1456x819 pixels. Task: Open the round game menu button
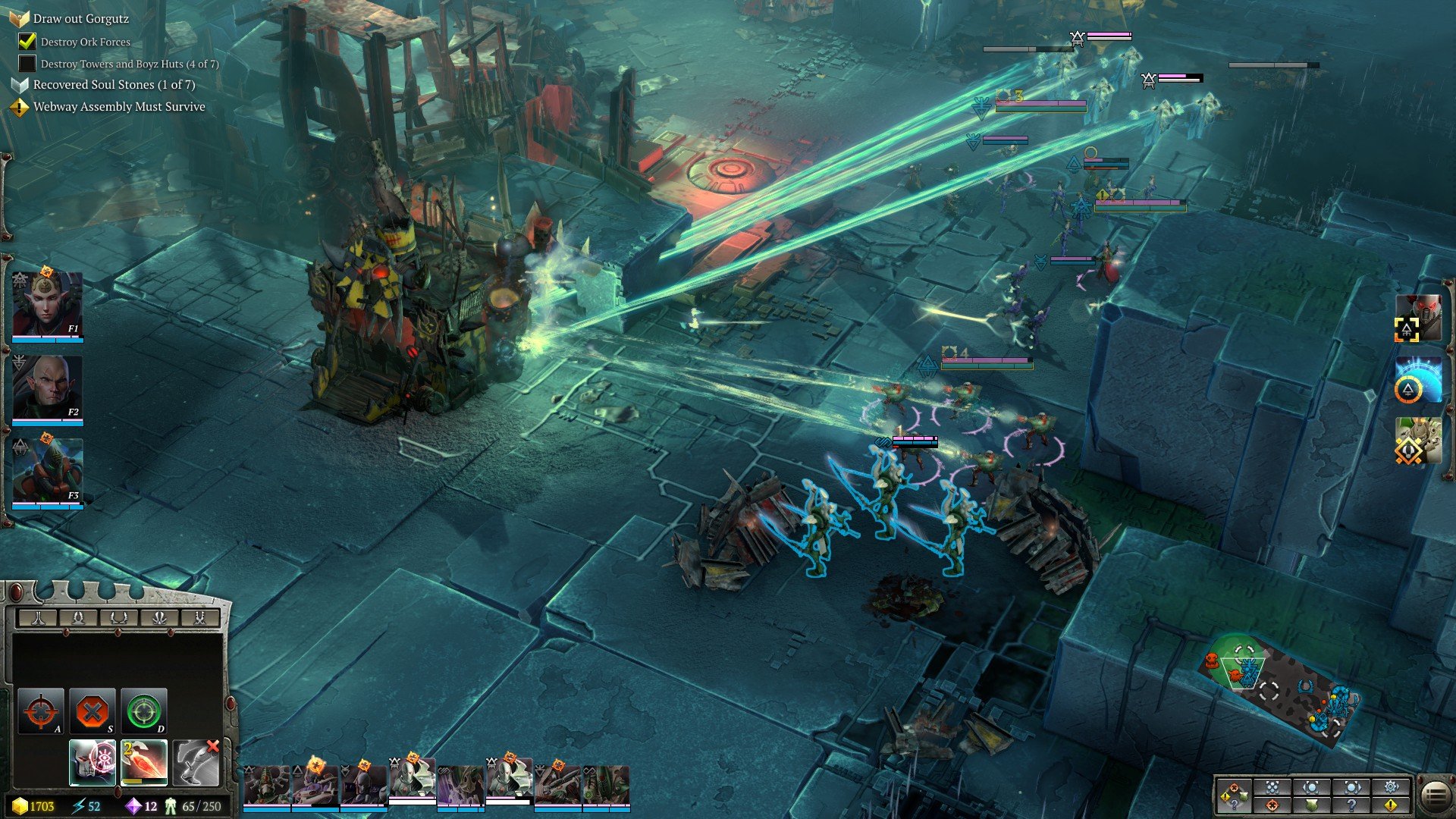[x=1434, y=795]
